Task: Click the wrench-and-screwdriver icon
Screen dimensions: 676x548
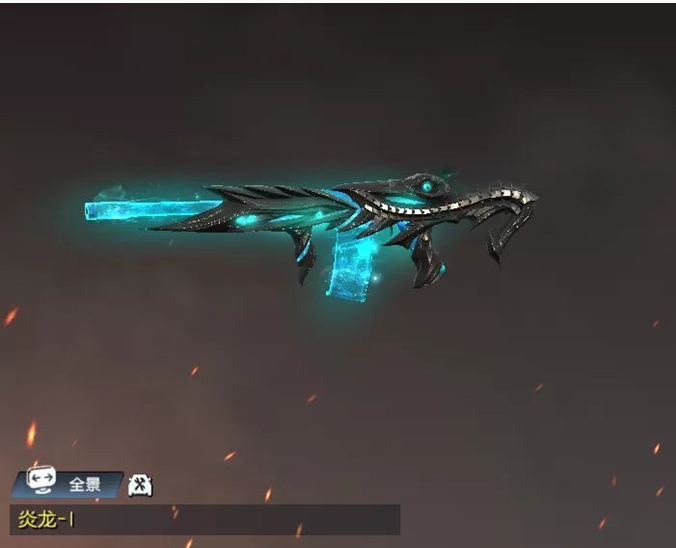Action: (141, 485)
